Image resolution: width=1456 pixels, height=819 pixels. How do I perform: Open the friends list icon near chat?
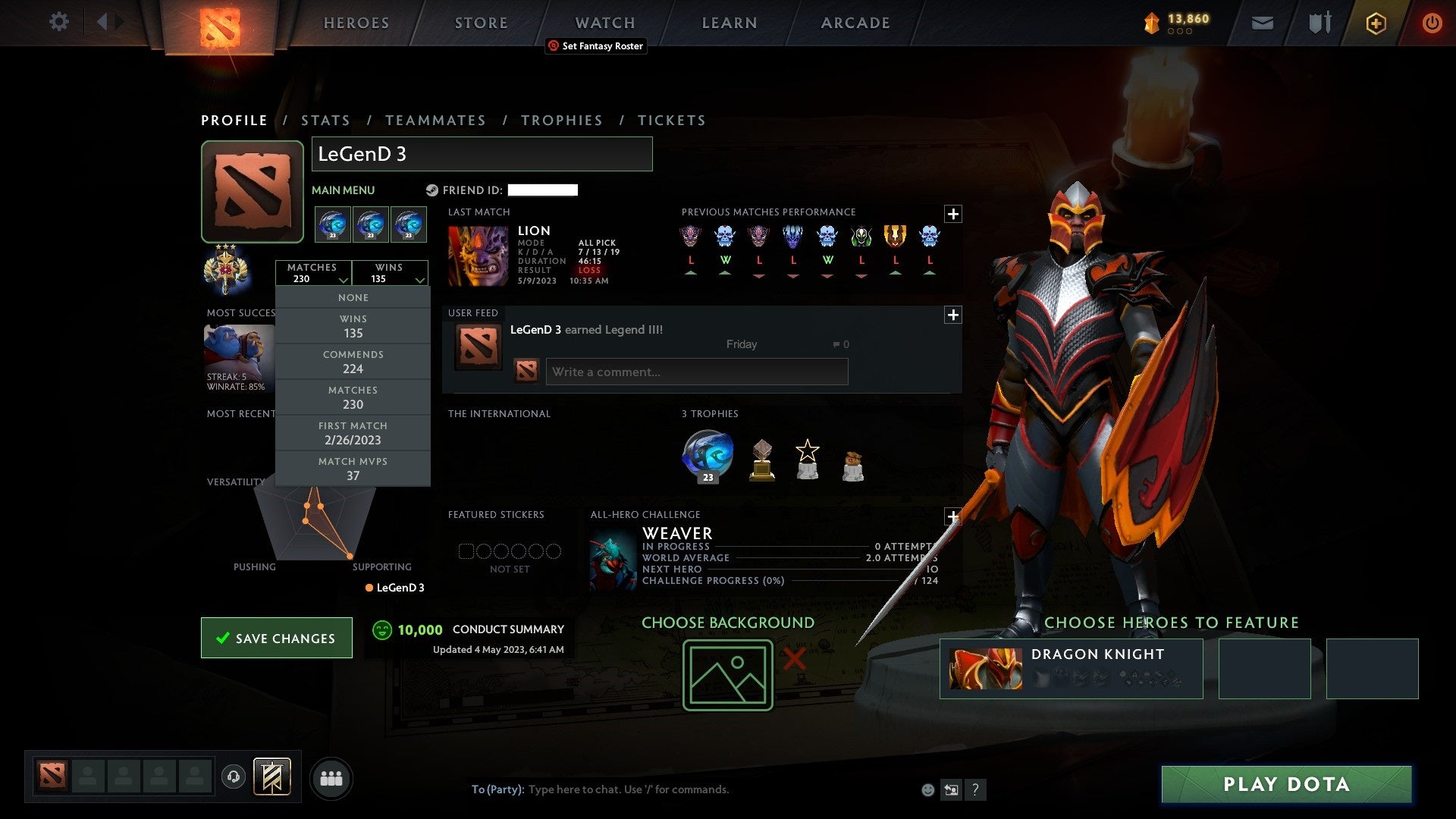coord(331,777)
